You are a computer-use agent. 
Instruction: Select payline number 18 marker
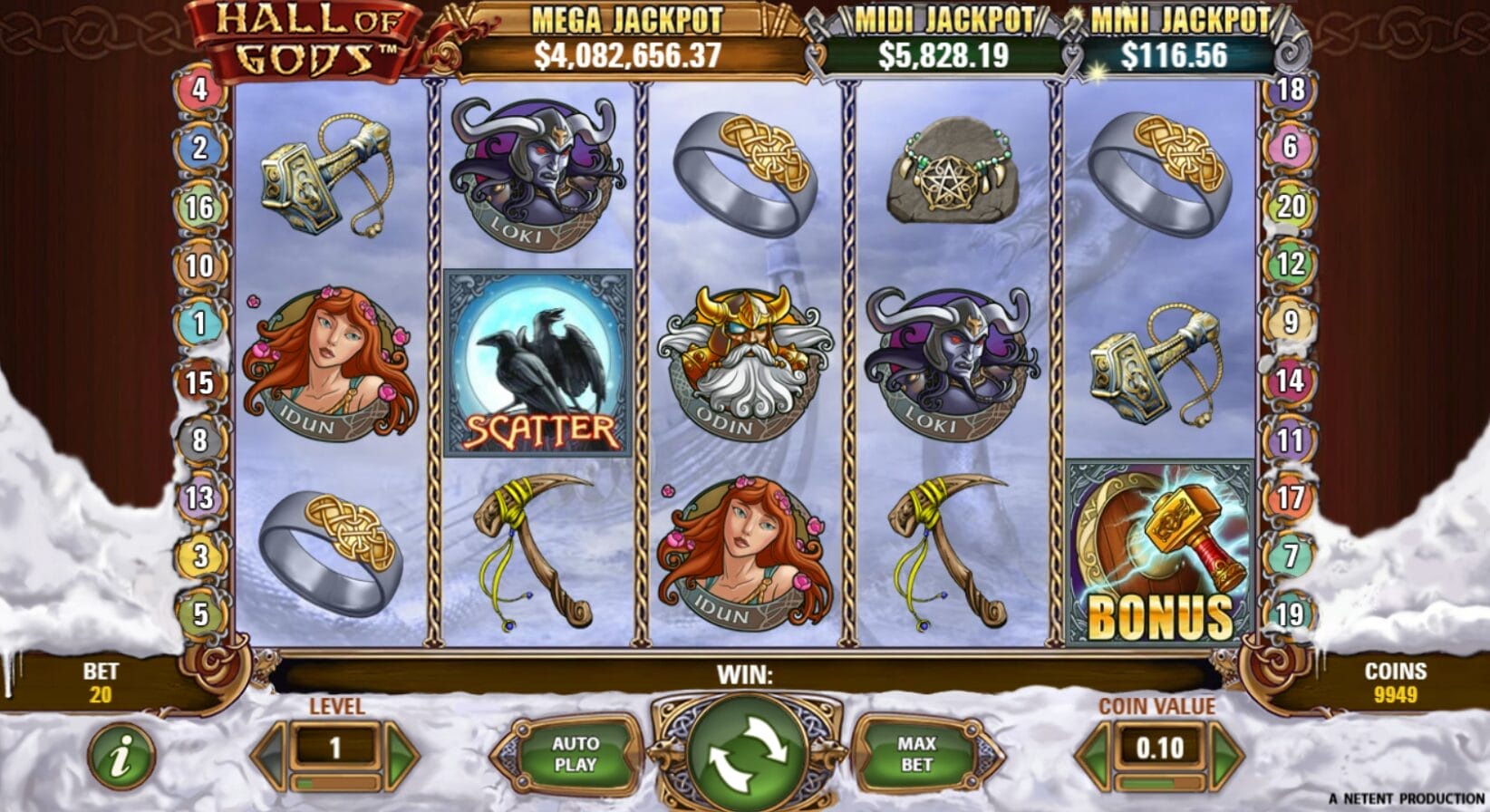1291,90
